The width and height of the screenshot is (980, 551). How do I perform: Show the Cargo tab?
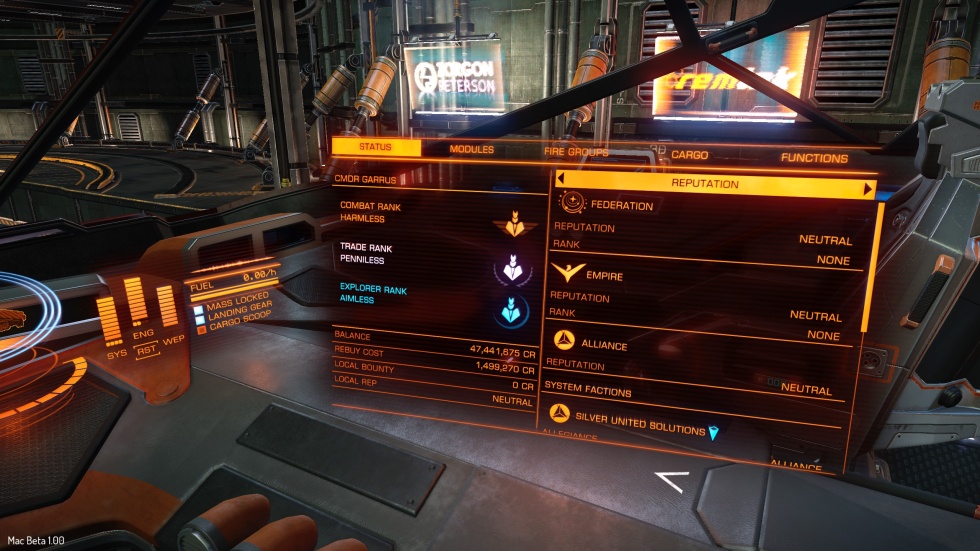[690, 155]
